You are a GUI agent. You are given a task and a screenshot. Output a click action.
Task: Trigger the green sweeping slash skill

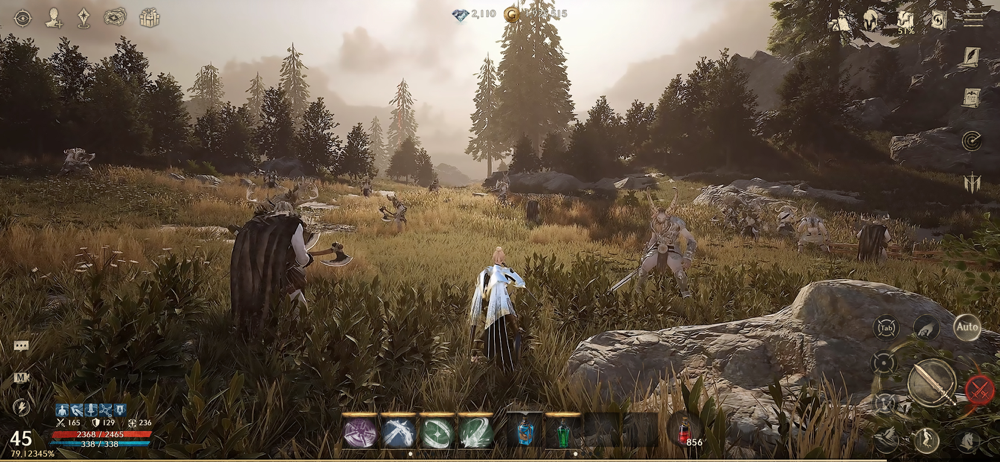pyautogui.click(x=477, y=431)
